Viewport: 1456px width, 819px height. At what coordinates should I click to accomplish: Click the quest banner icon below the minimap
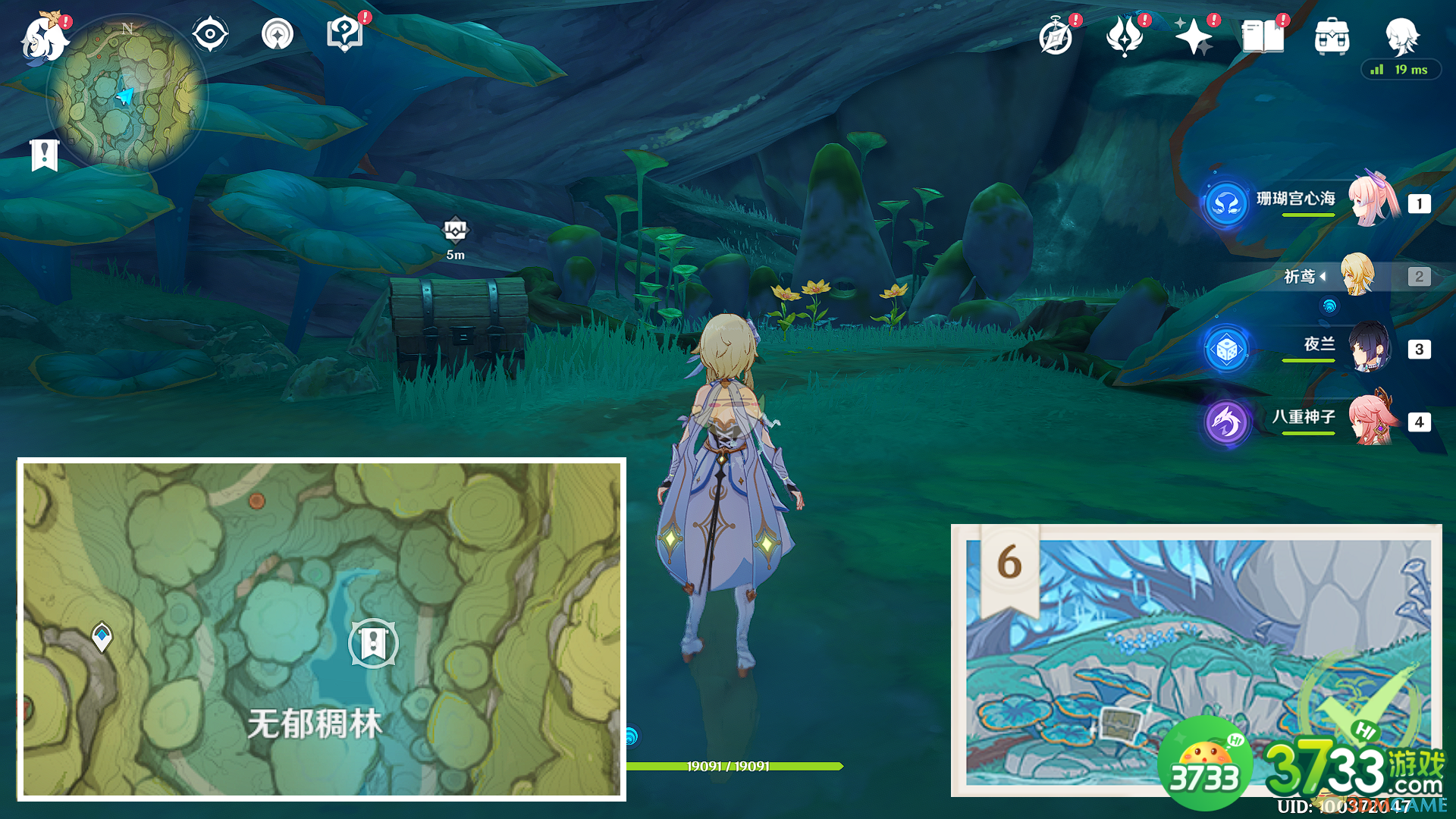click(45, 155)
